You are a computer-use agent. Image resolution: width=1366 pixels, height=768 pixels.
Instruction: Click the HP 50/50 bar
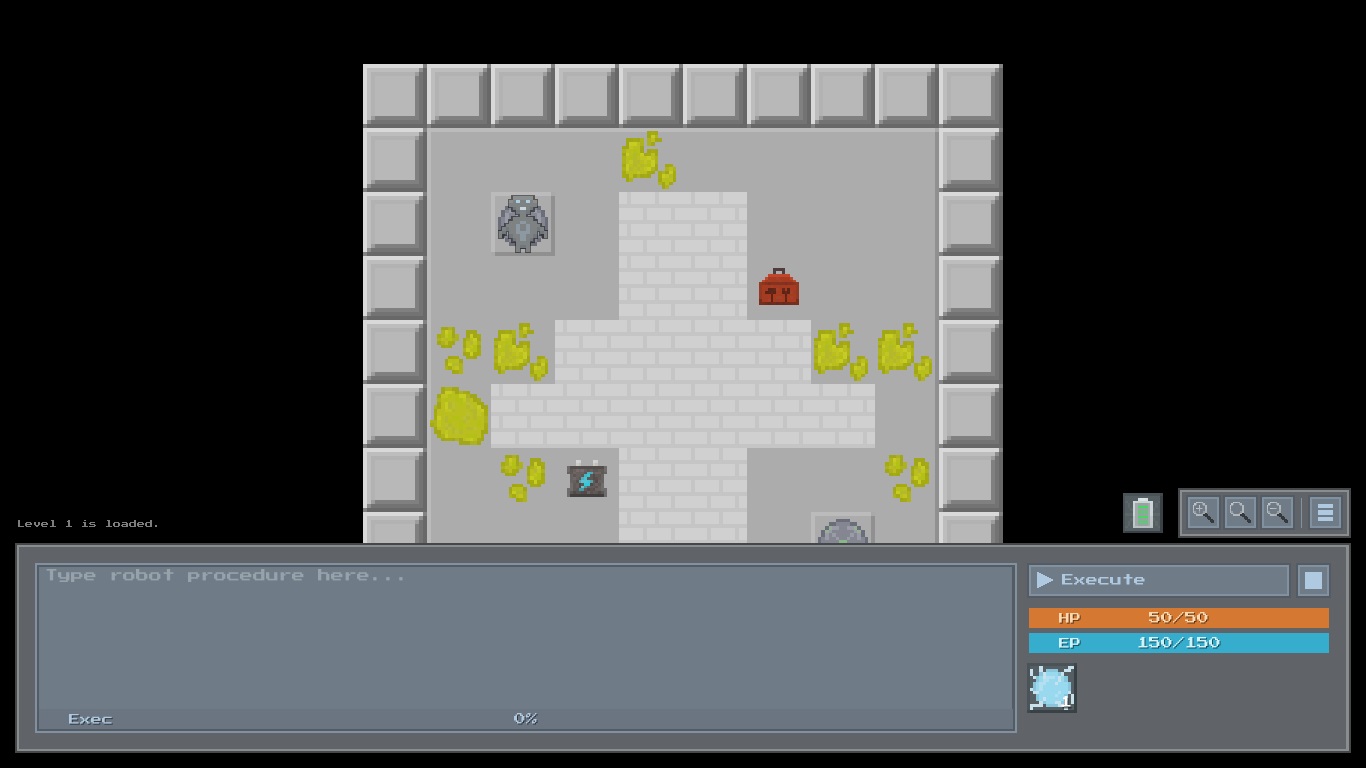tap(1178, 617)
